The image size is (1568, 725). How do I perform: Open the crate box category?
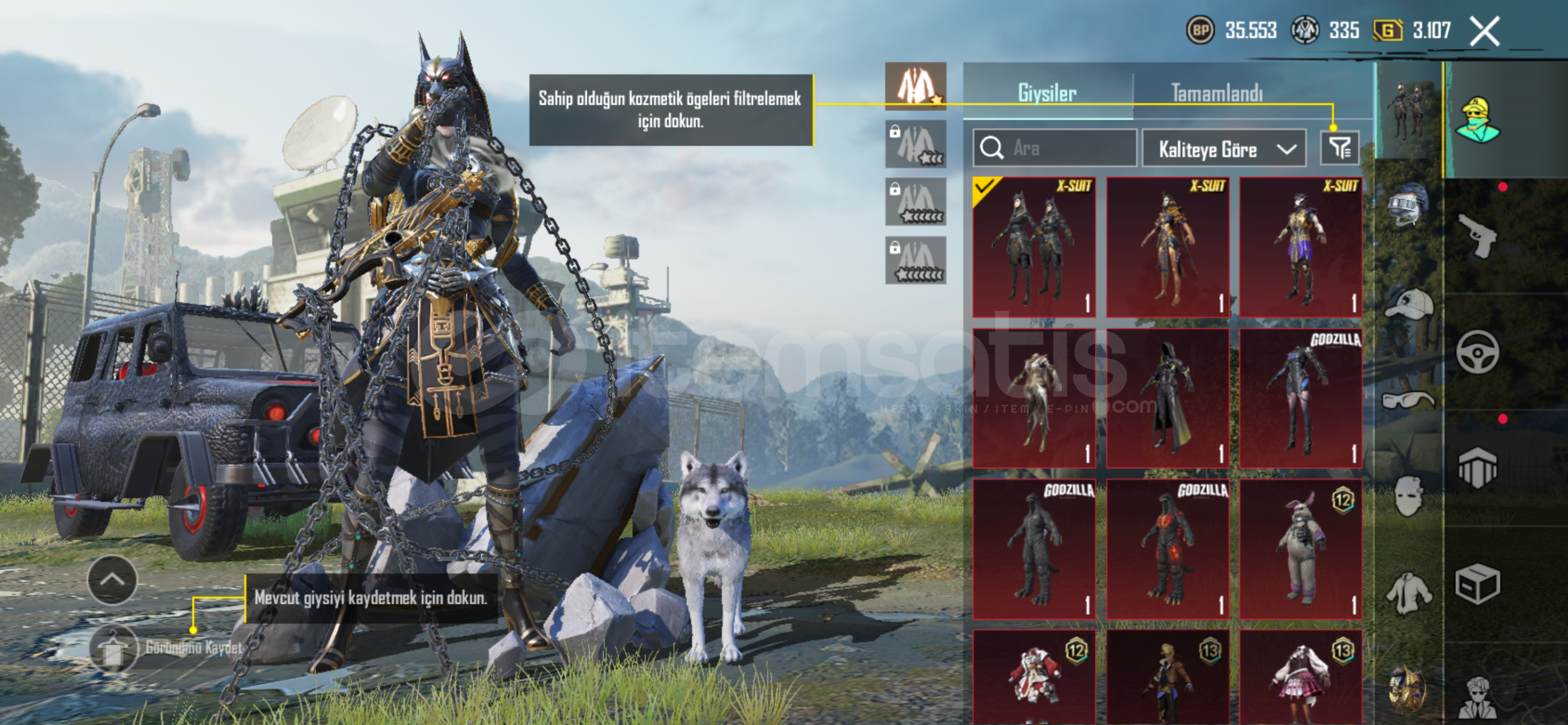(x=1477, y=583)
